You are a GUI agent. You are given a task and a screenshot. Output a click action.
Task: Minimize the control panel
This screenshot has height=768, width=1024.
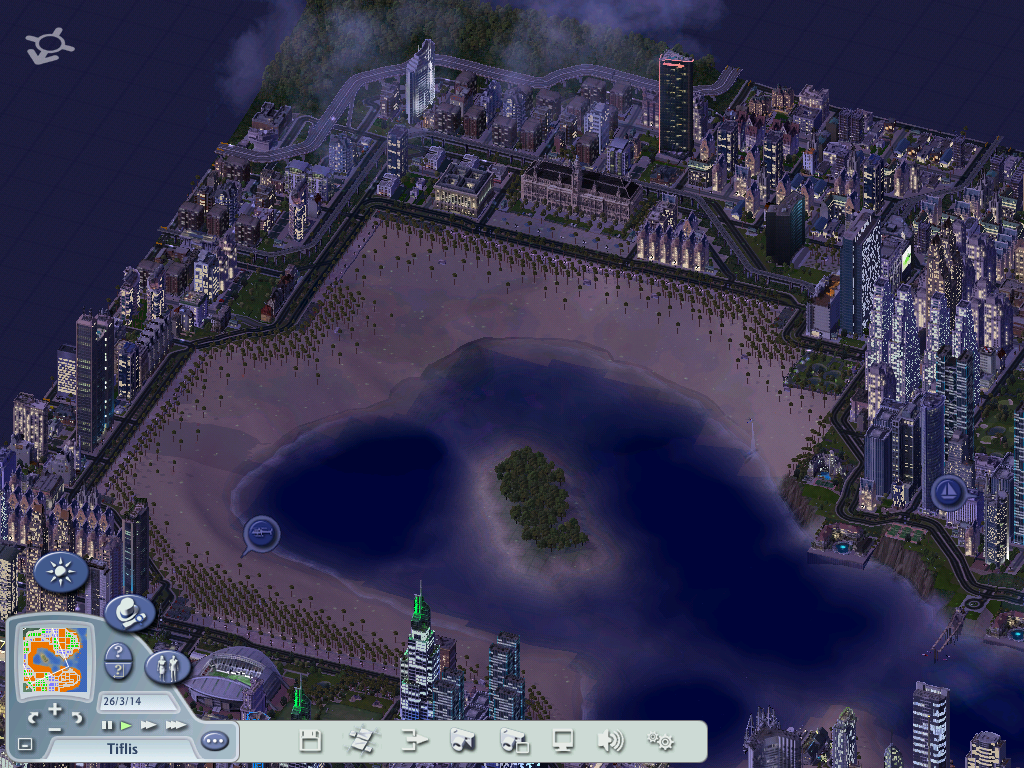tap(25, 744)
